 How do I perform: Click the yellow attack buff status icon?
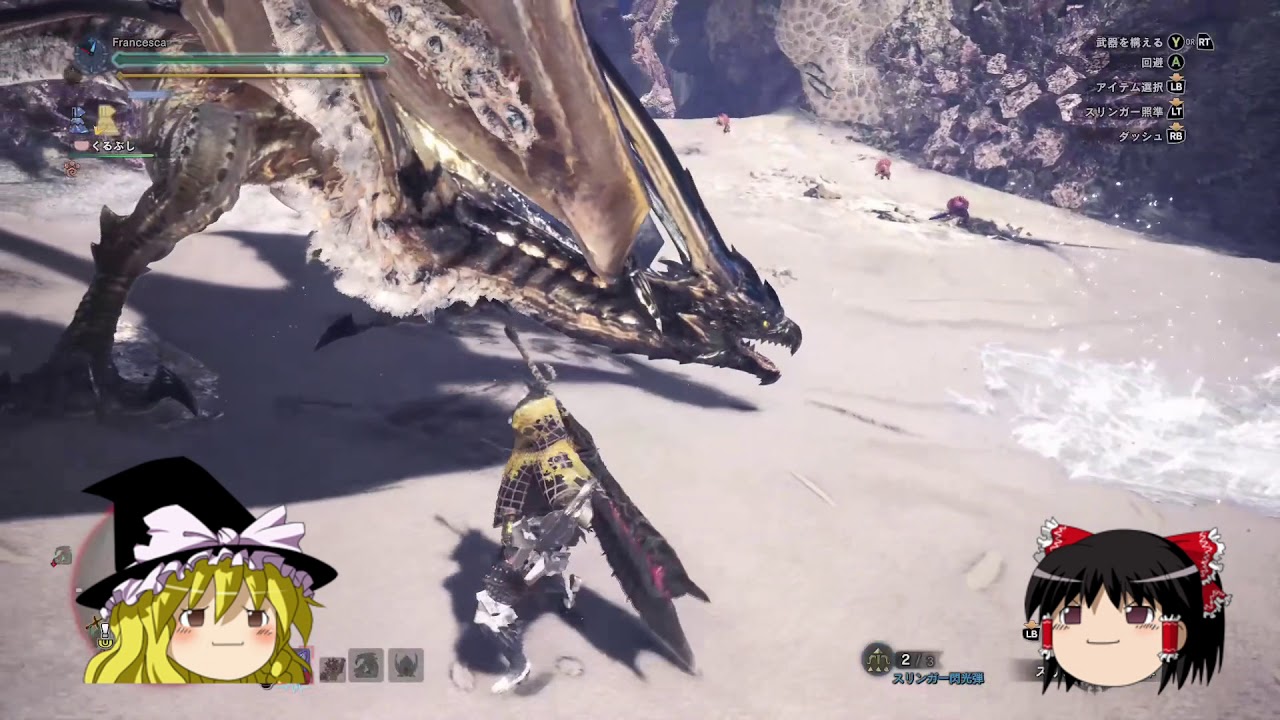pos(106,121)
